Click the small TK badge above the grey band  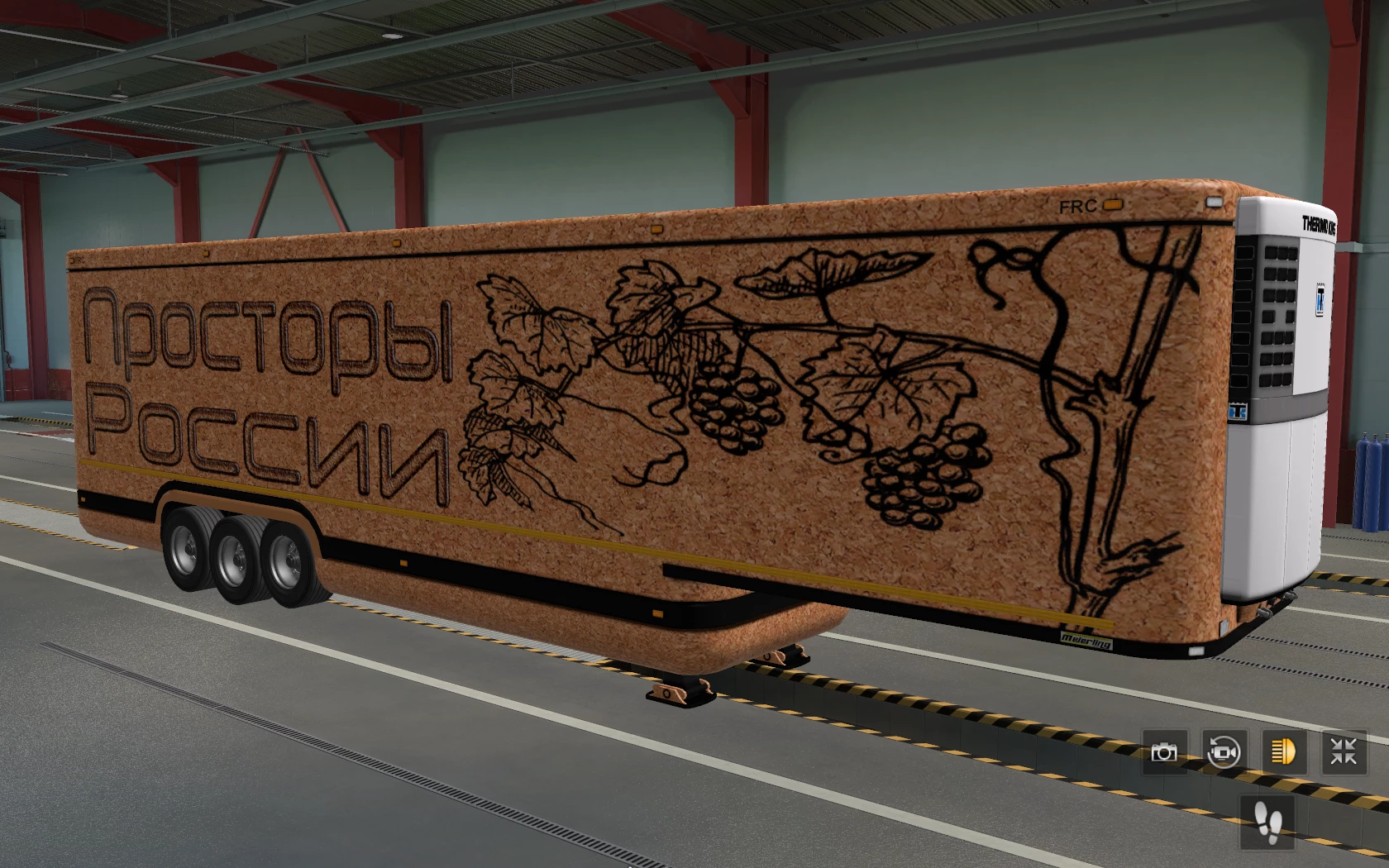click(1239, 410)
